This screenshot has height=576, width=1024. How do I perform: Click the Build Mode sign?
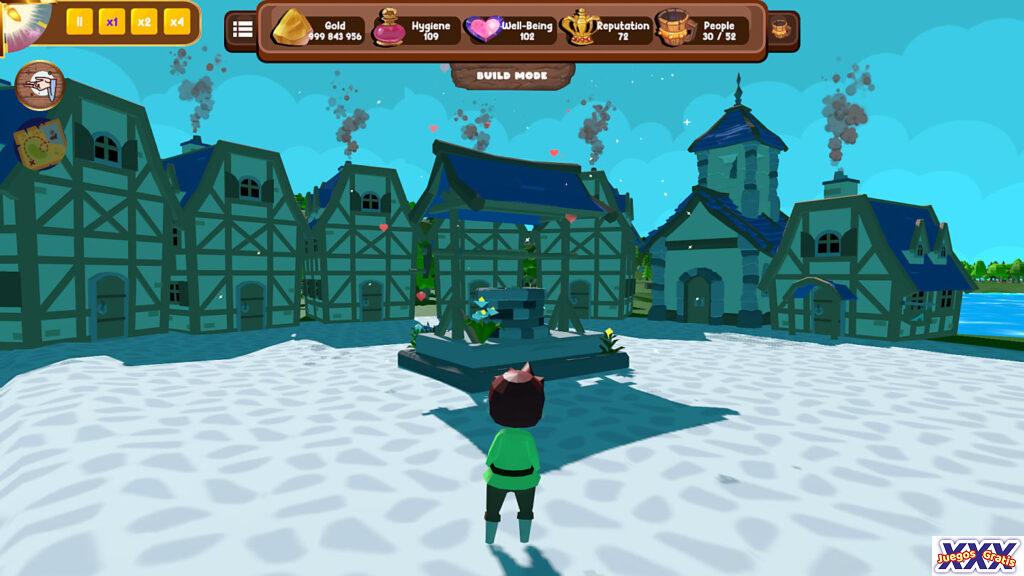coord(512,76)
